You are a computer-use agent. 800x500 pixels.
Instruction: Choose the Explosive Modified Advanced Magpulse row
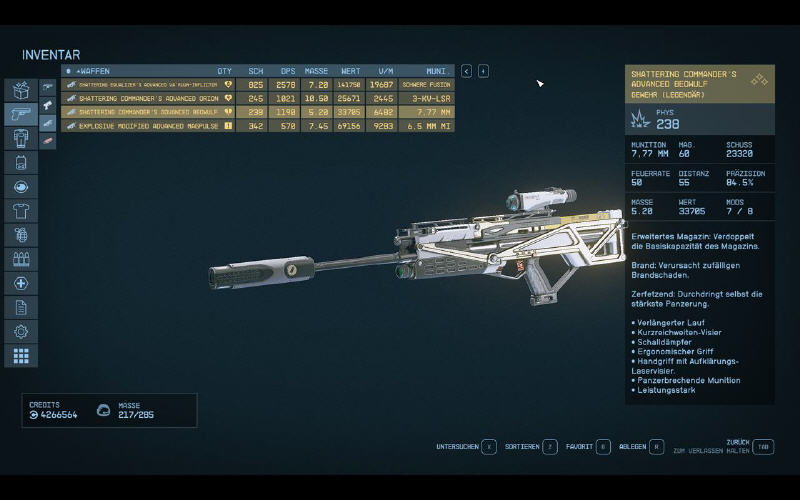tap(150, 126)
